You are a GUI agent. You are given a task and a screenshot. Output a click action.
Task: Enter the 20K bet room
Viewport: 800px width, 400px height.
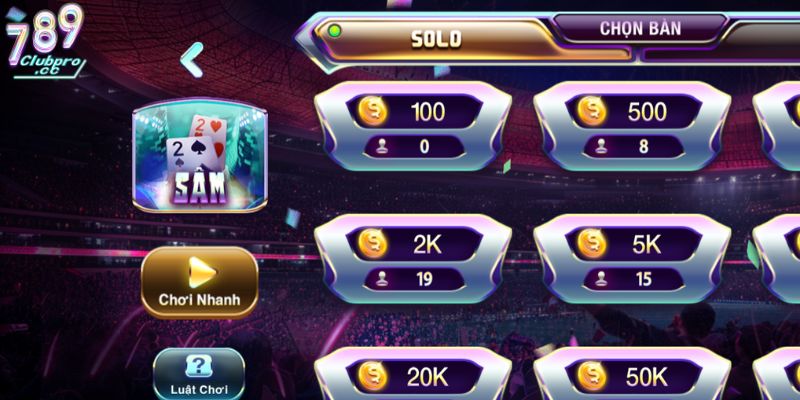412,376
